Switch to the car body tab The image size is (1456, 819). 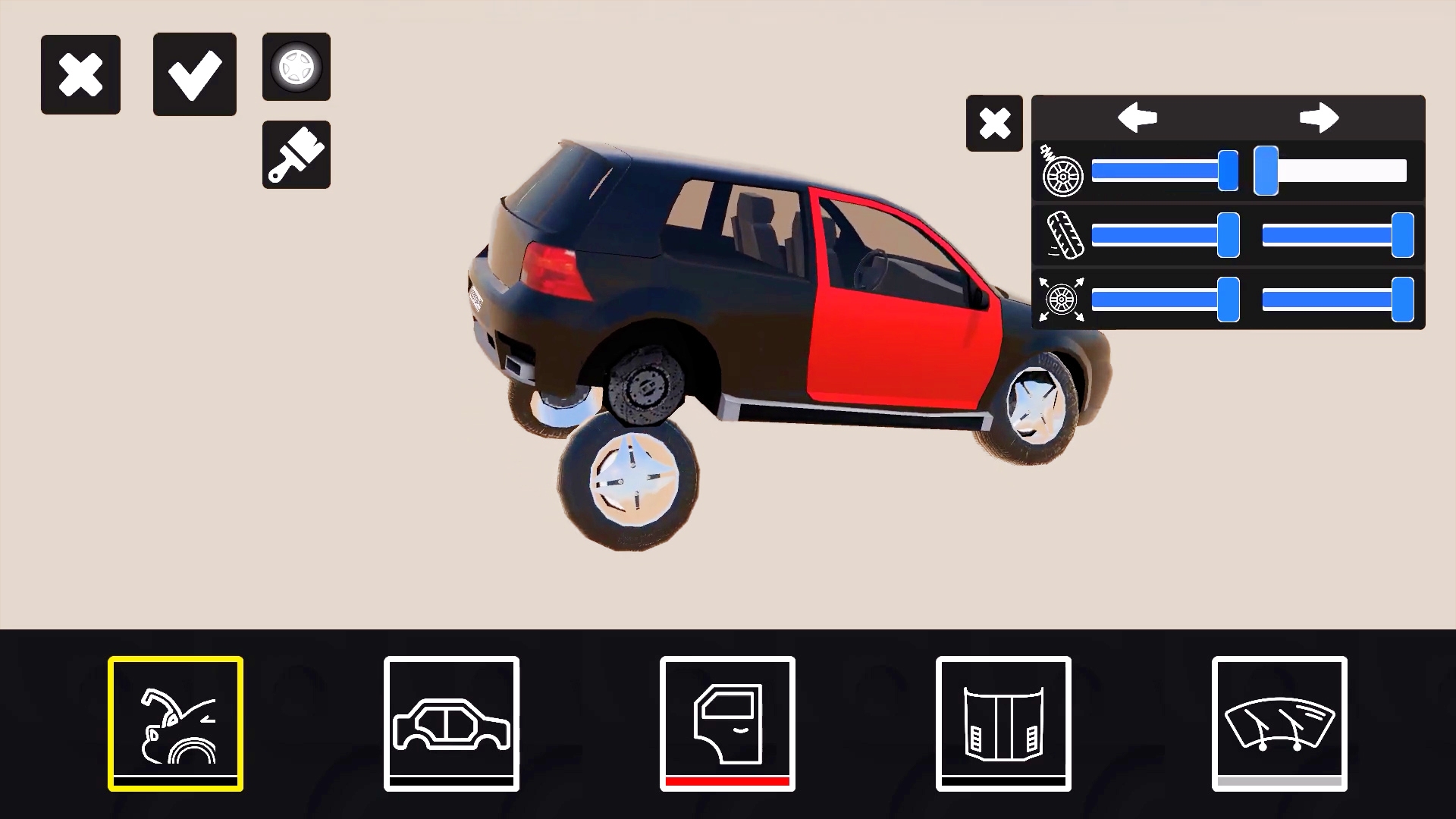click(x=451, y=723)
